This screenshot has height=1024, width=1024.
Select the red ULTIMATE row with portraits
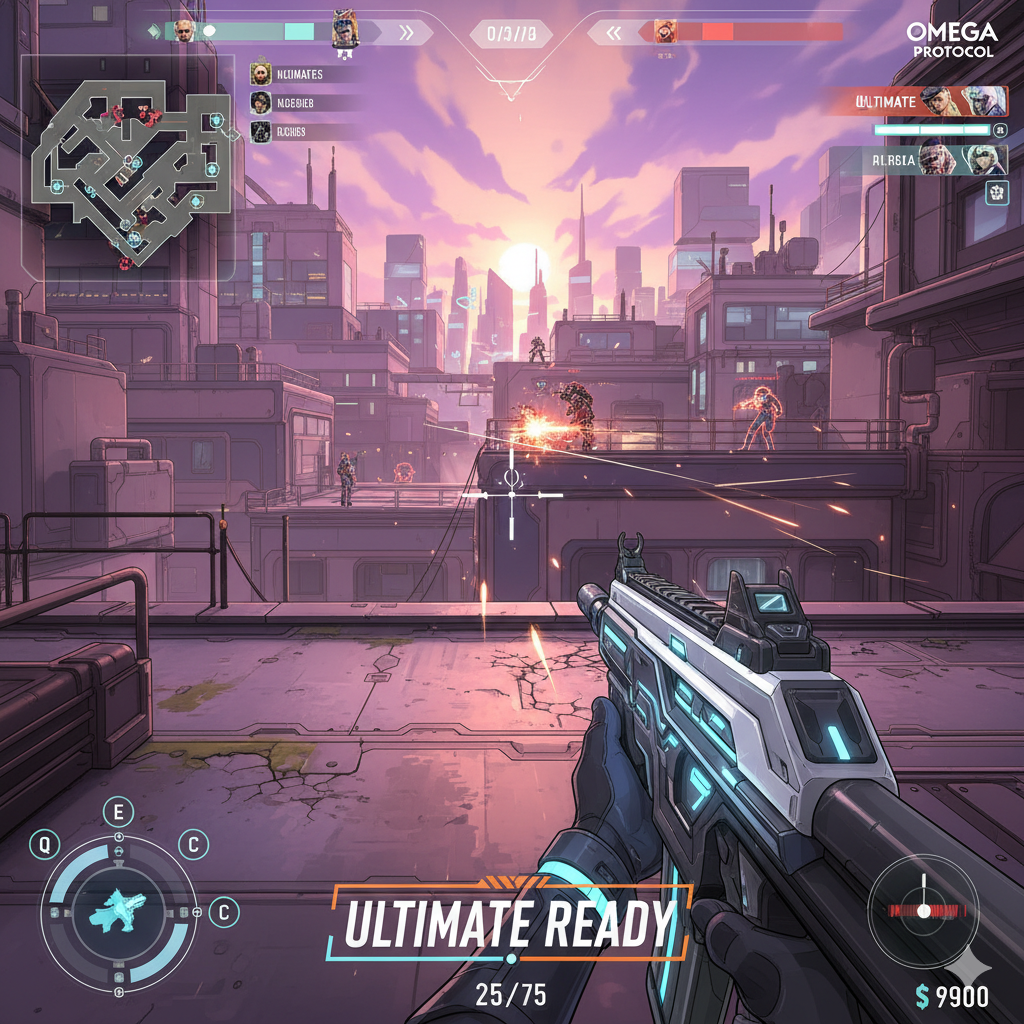[917, 102]
